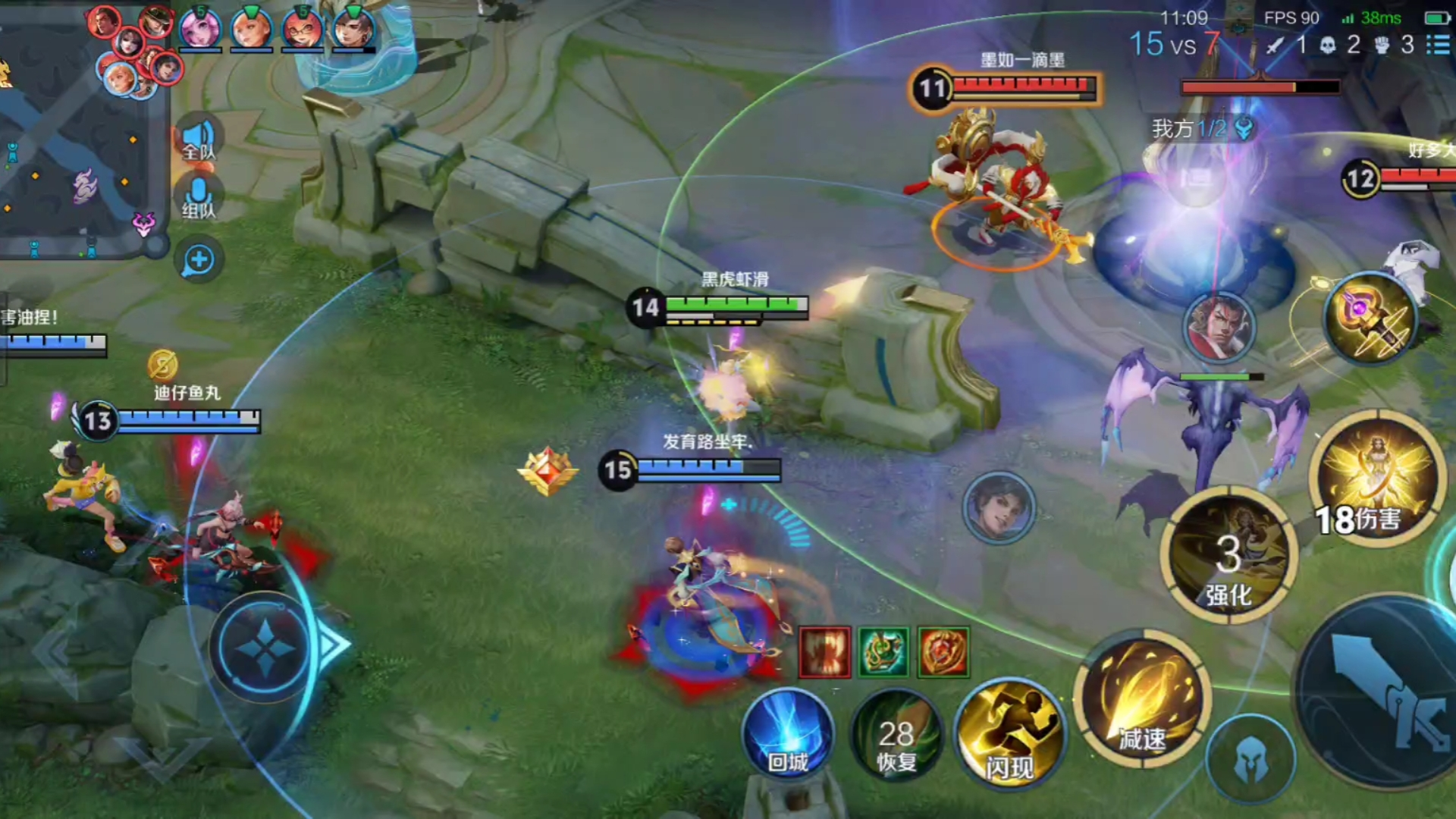Screen dimensions: 1456x819
Task: Open the scoreboard list menu
Action: click(x=1438, y=45)
